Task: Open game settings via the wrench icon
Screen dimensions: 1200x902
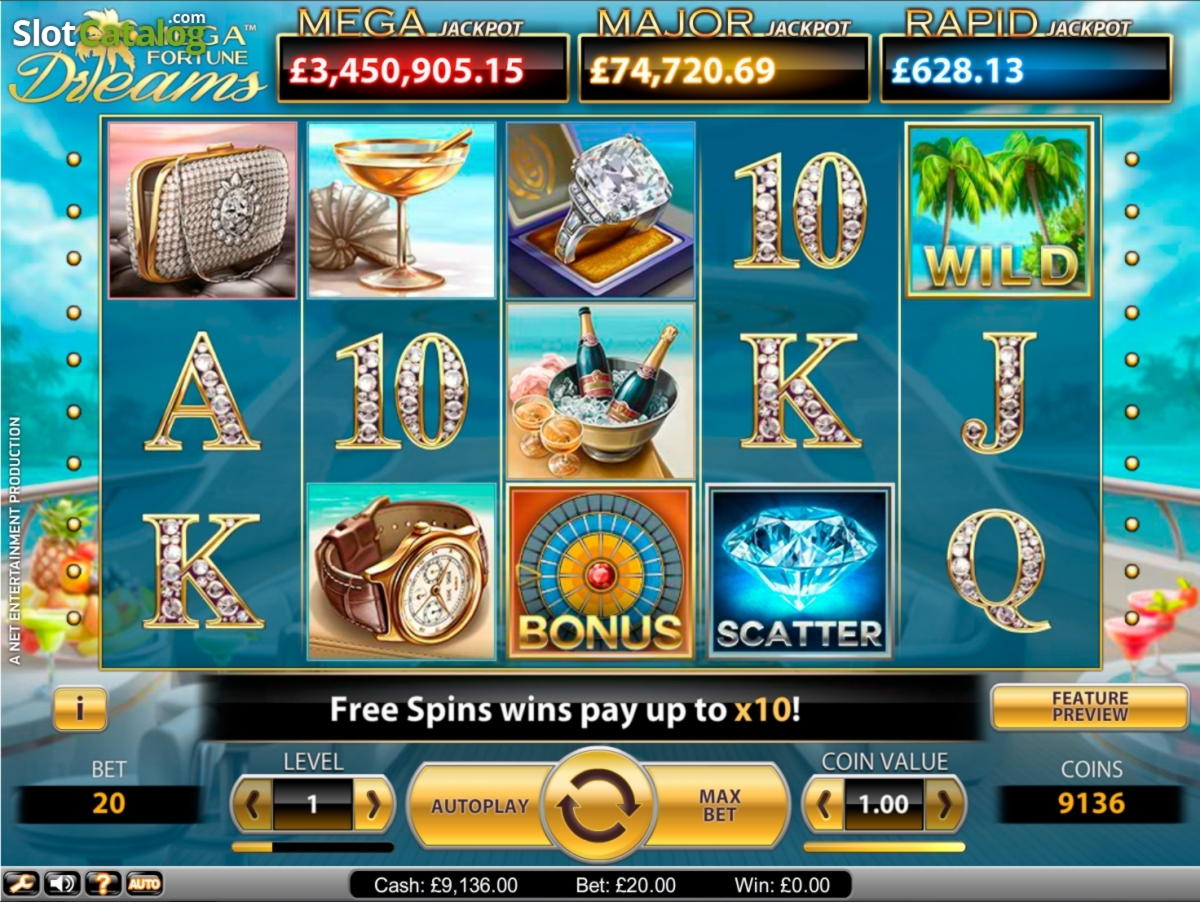Action: click(x=19, y=884)
